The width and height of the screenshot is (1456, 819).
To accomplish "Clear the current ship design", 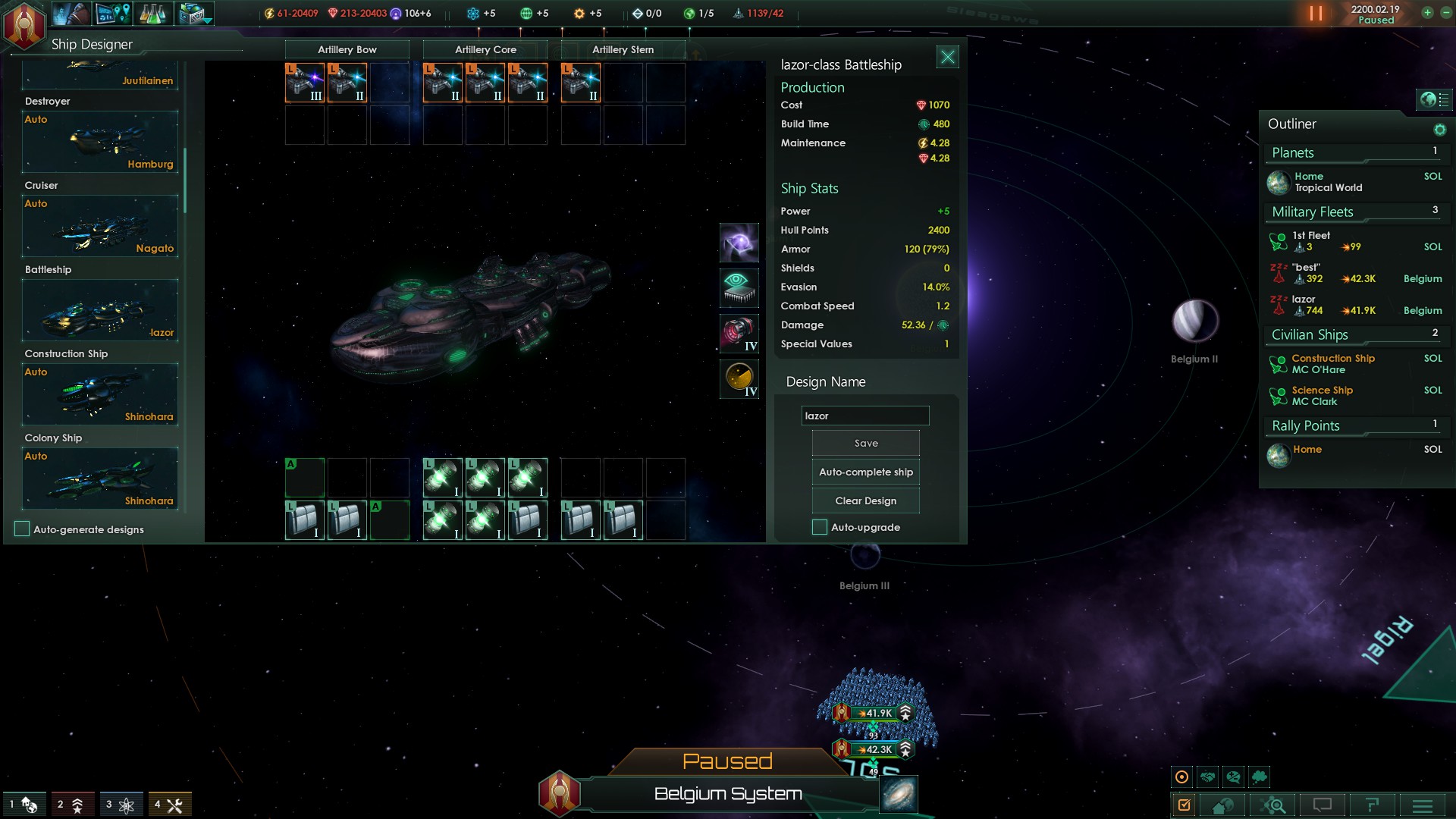I will [x=865, y=500].
